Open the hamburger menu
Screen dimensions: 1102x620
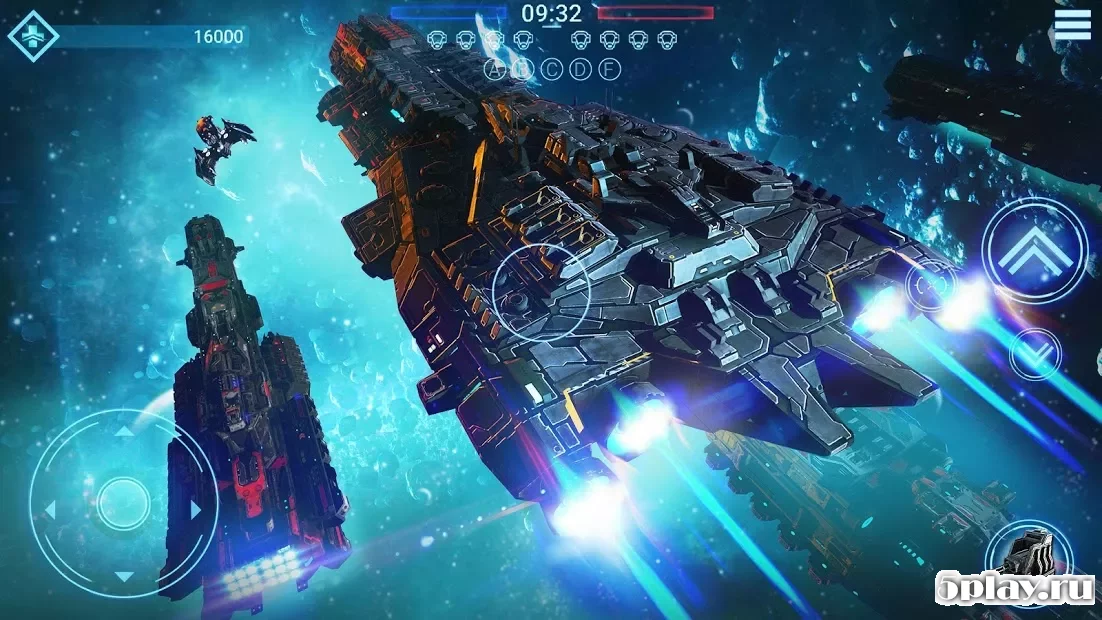pyautogui.click(x=1072, y=23)
